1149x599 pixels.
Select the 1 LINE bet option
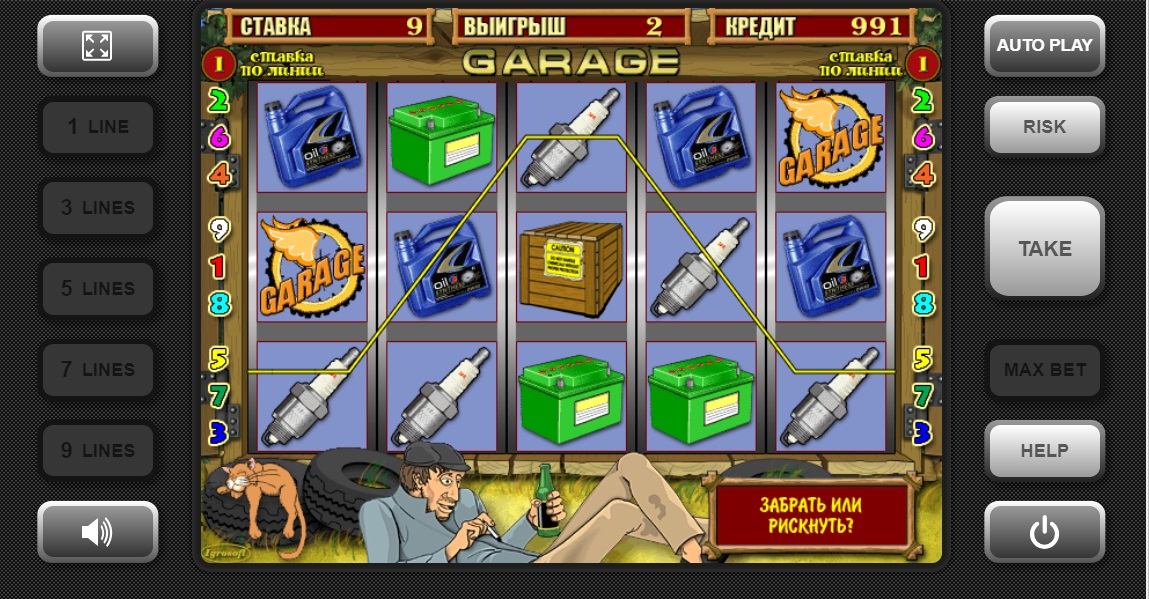pyautogui.click(x=97, y=127)
